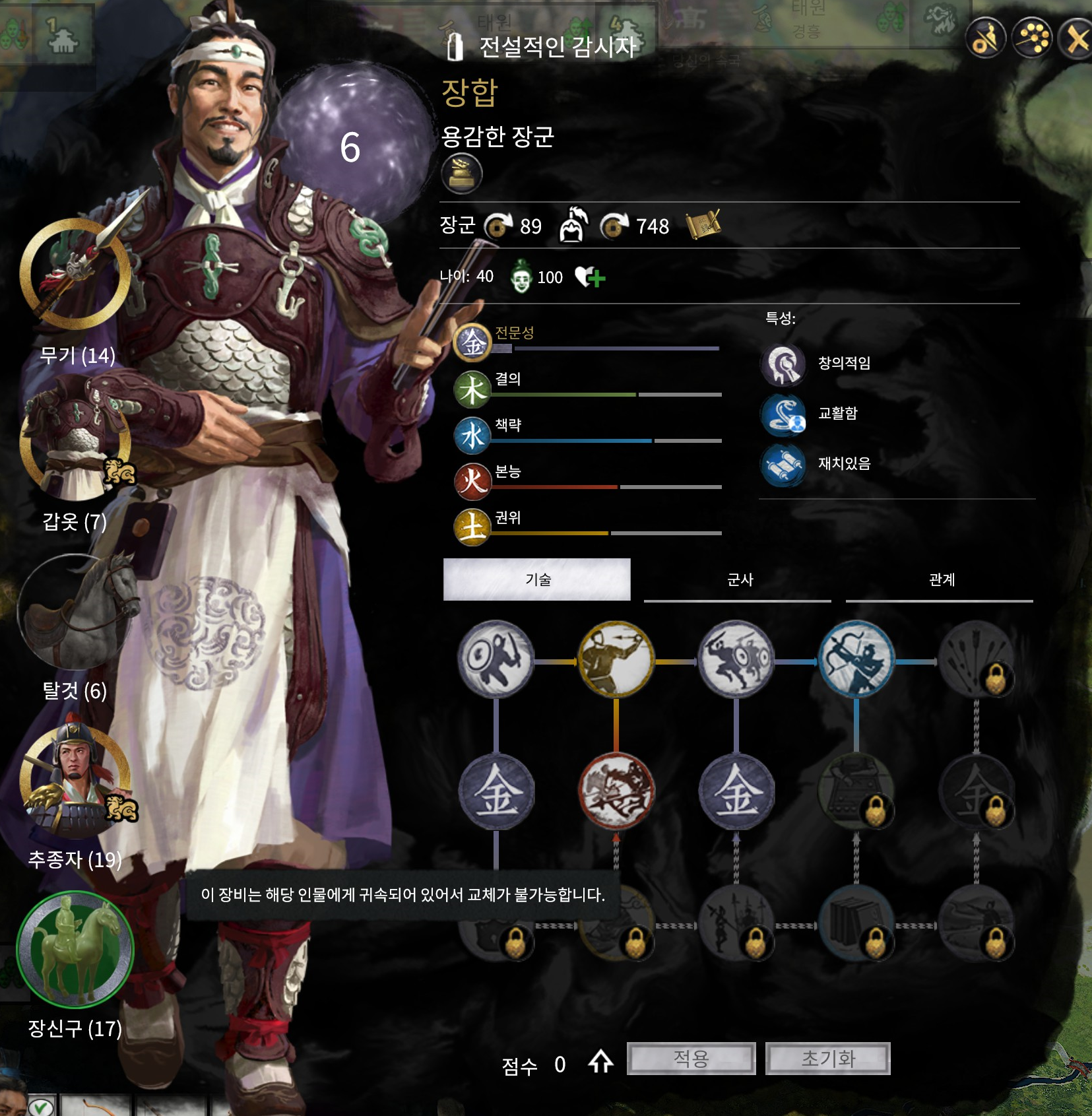Image resolution: width=1092 pixels, height=1116 pixels.
Task: Inspect the 창의적임 trait icon
Action: 783,364
